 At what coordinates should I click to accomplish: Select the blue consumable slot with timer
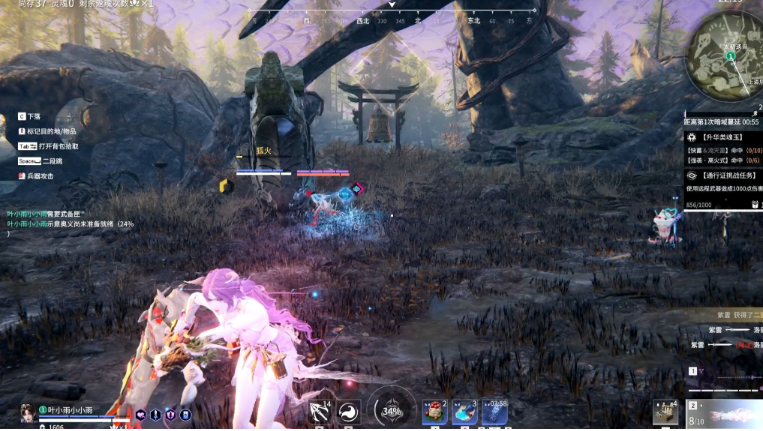point(495,411)
